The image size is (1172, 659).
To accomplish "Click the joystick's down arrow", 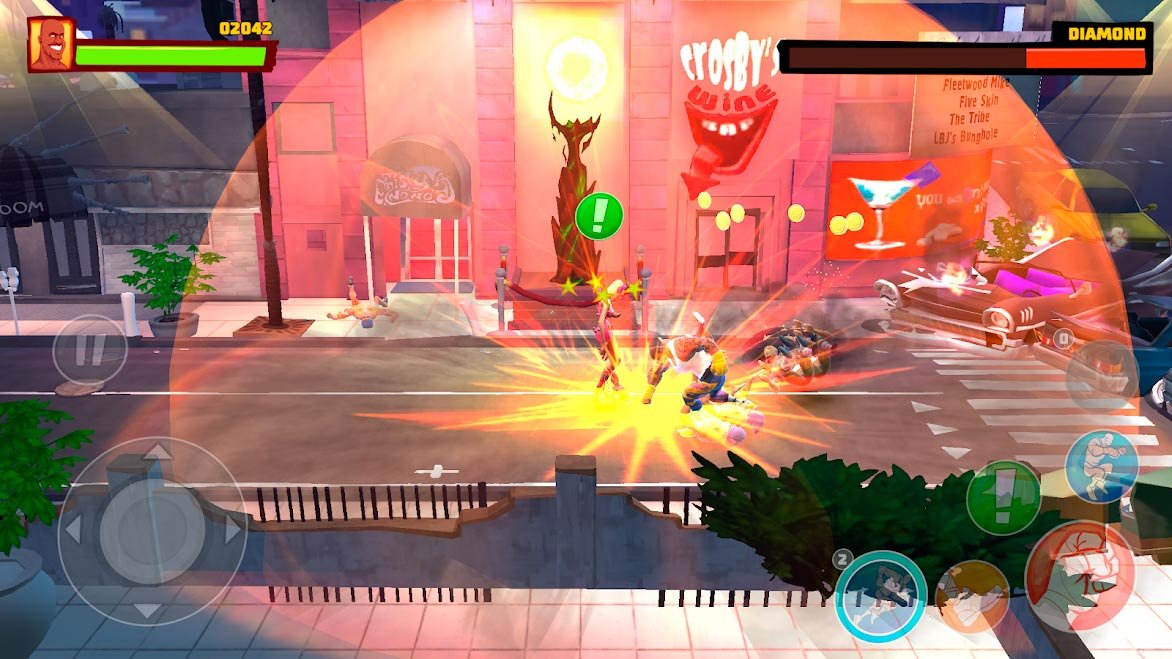I will click(150, 609).
